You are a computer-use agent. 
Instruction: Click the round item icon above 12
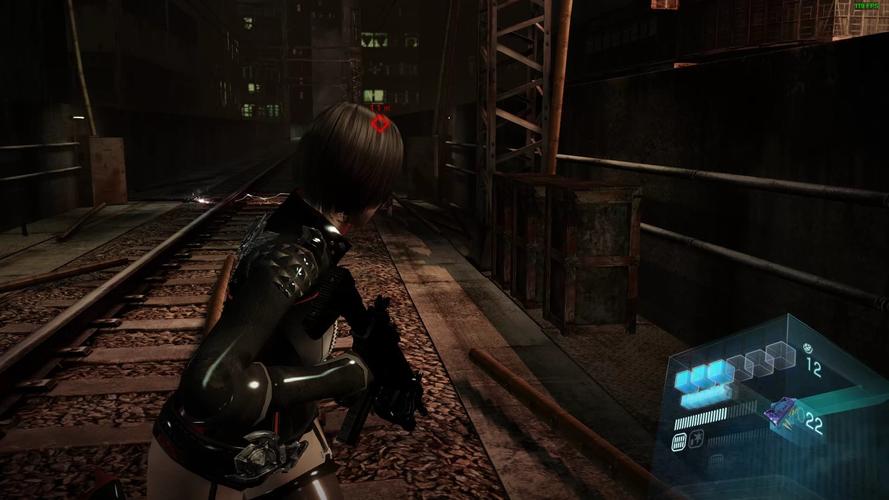(806, 349)
